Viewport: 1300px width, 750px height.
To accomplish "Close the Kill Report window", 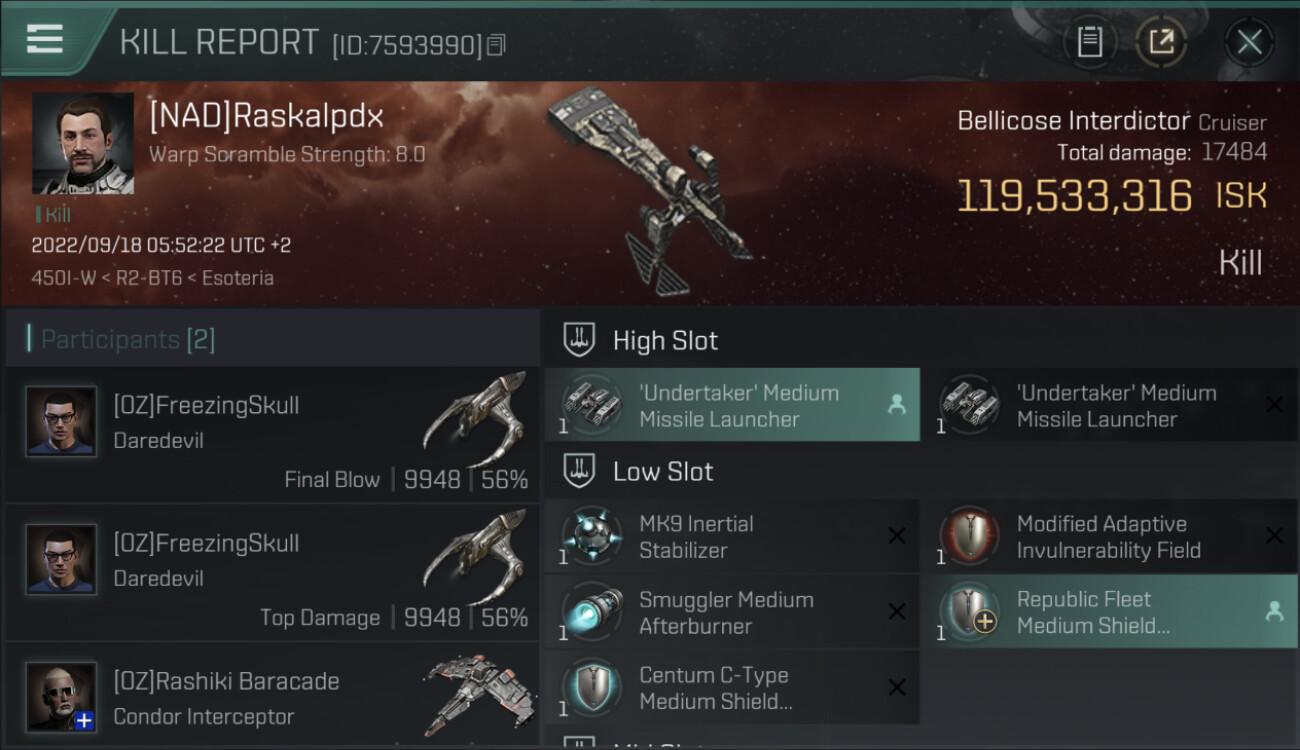I will click(1249, 42).
